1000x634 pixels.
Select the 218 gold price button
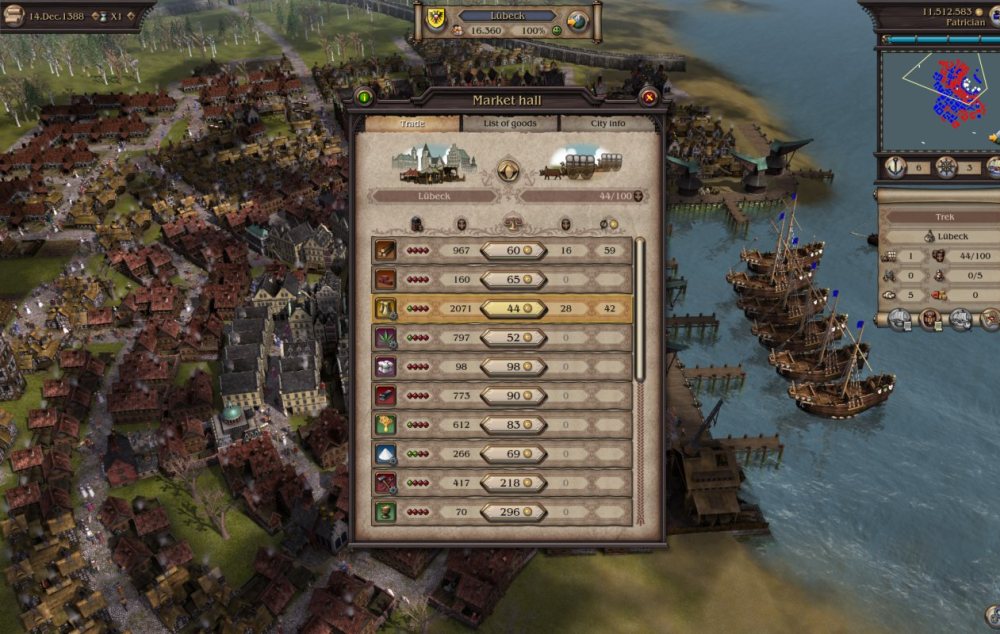coord(513,483)
